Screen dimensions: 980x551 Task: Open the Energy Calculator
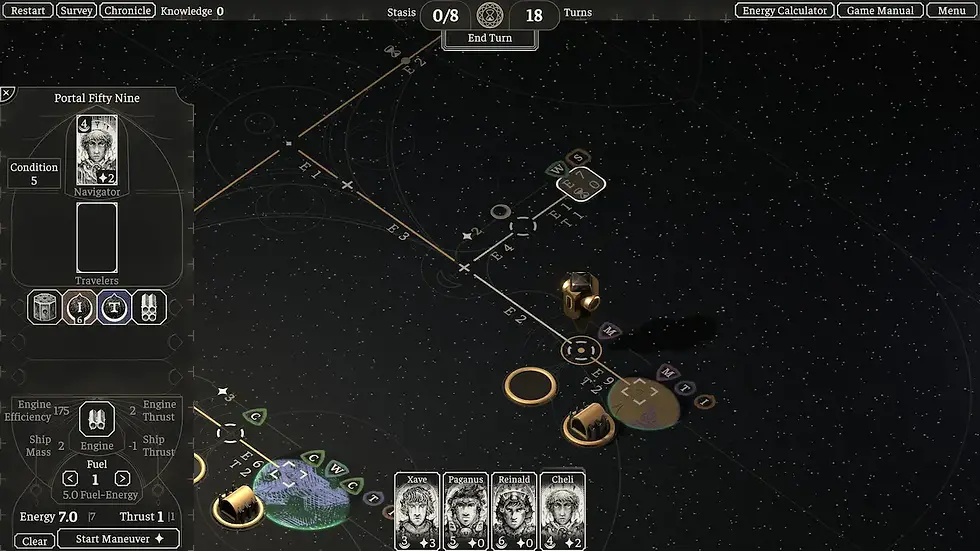tap(785, 11)
